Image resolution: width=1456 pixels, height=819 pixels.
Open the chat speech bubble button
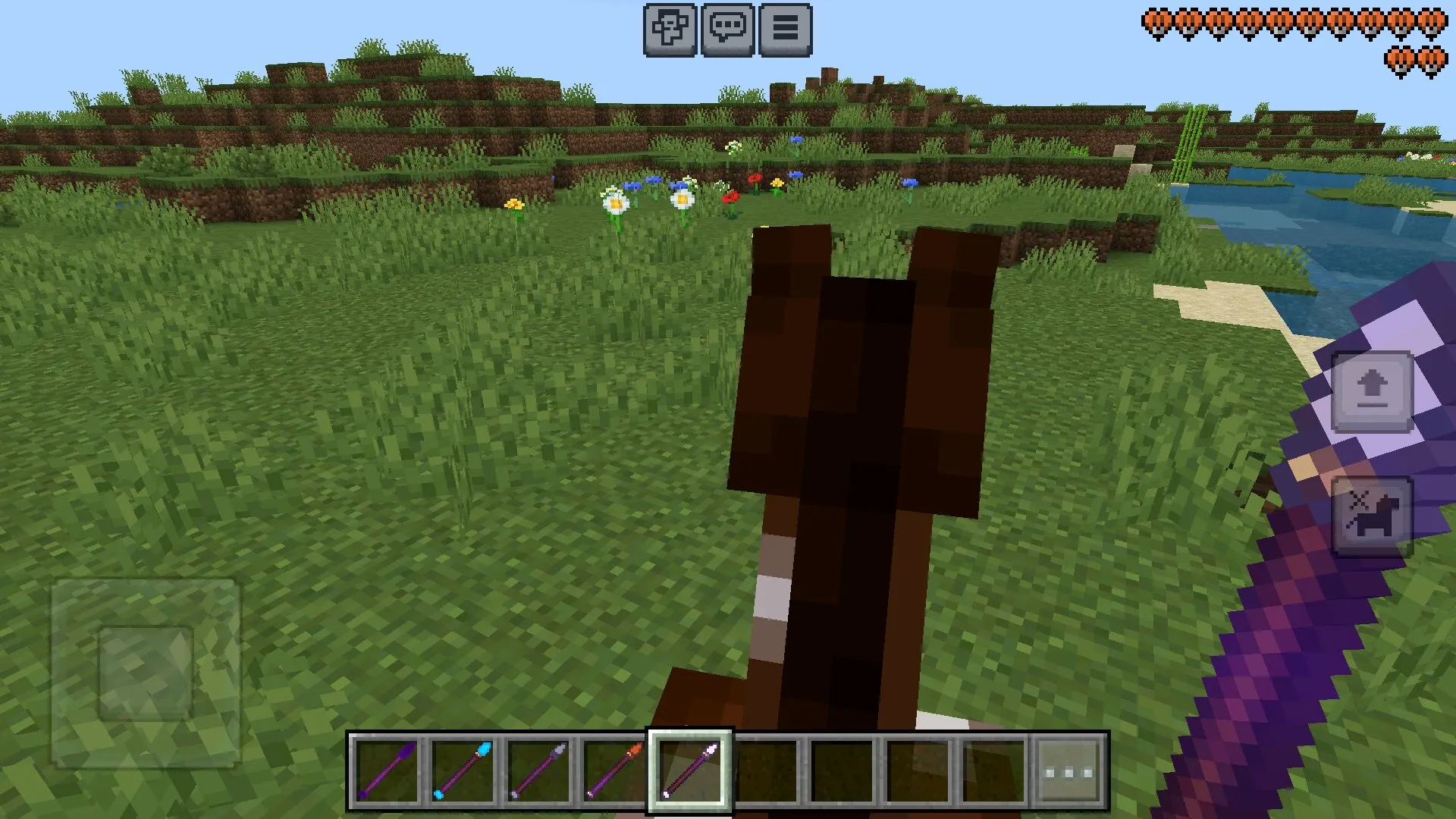[727, 30]
